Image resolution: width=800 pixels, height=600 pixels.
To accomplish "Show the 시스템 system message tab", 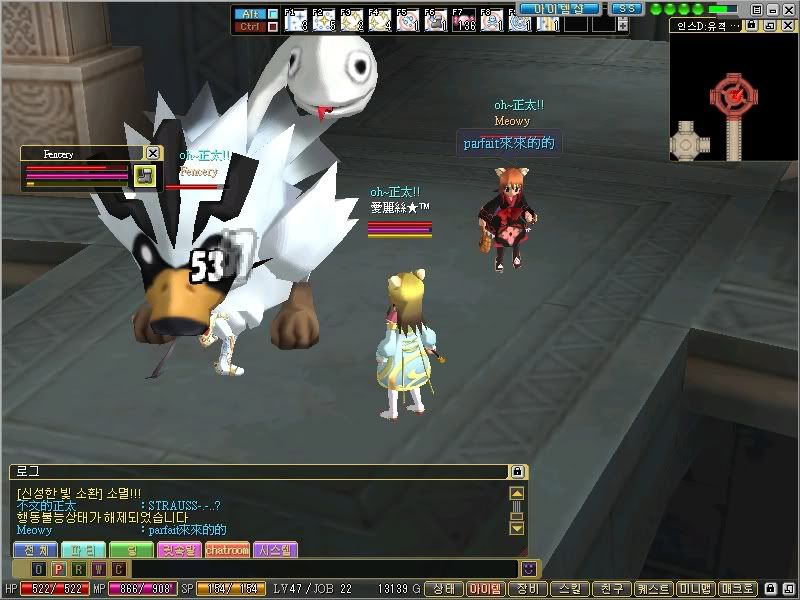I will (275, 550).
